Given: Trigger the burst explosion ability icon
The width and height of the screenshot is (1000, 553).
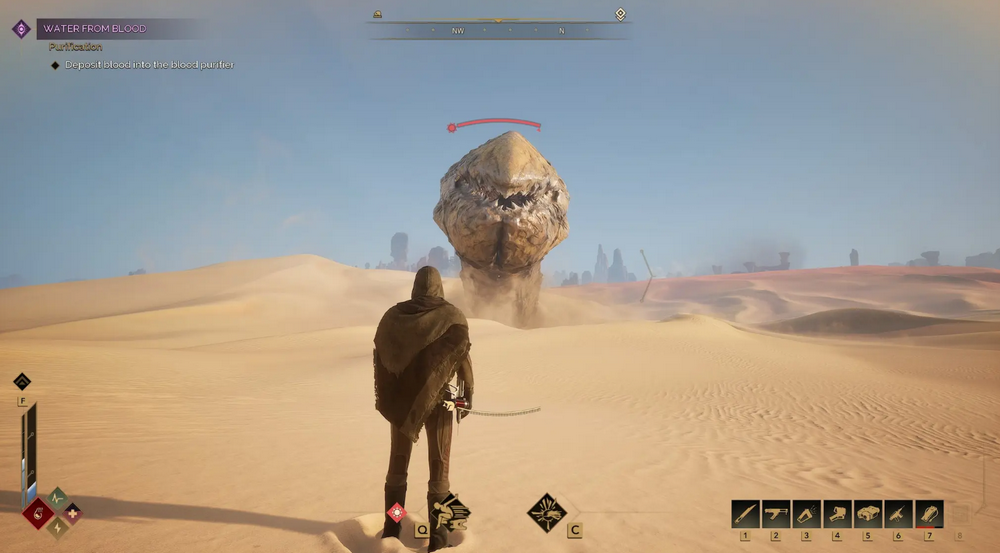Looking at the screenshot, I should 546,512.
